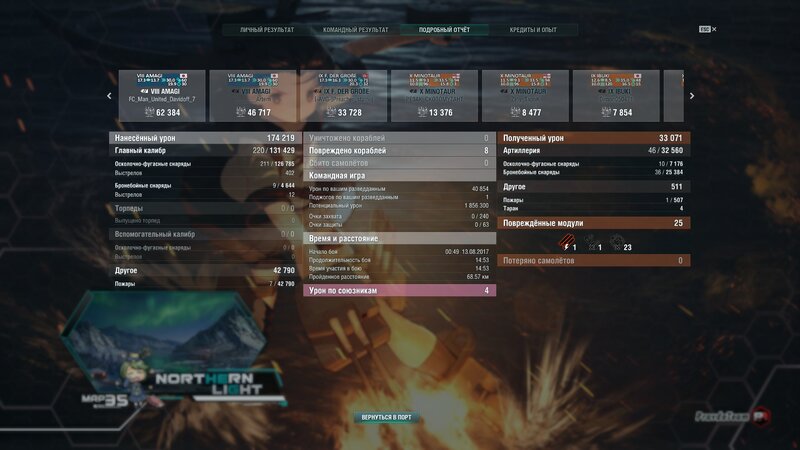Choose the Amagi card showing 46 717
This screenshot has width=800, height=450.
pos(253,96)
